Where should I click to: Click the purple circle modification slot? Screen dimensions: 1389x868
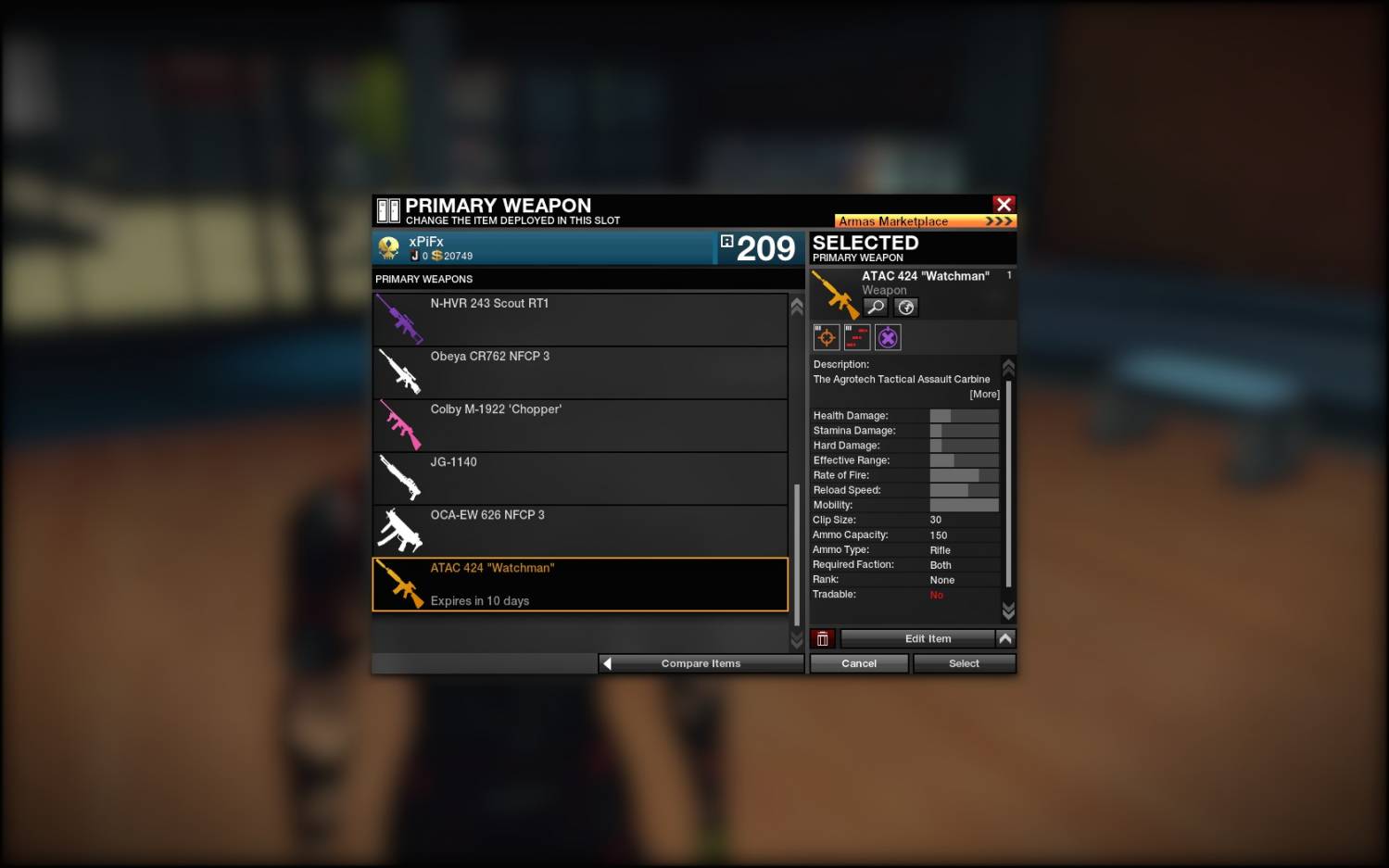click(x=888, y=337)
